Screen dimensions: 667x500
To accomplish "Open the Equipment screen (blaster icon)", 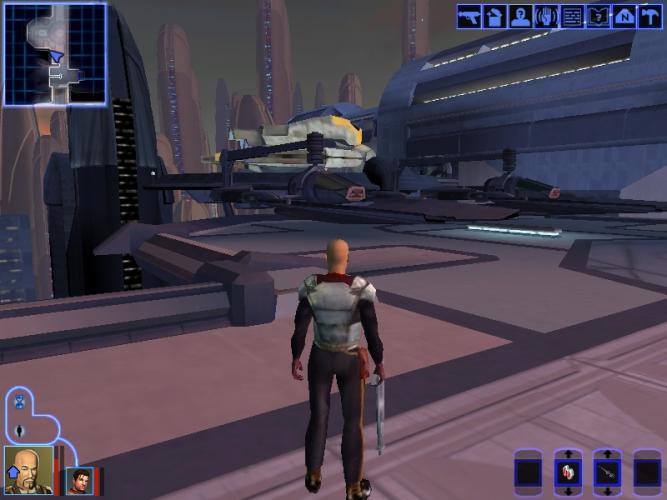I will pyautogui.click(x=470, y=16).
